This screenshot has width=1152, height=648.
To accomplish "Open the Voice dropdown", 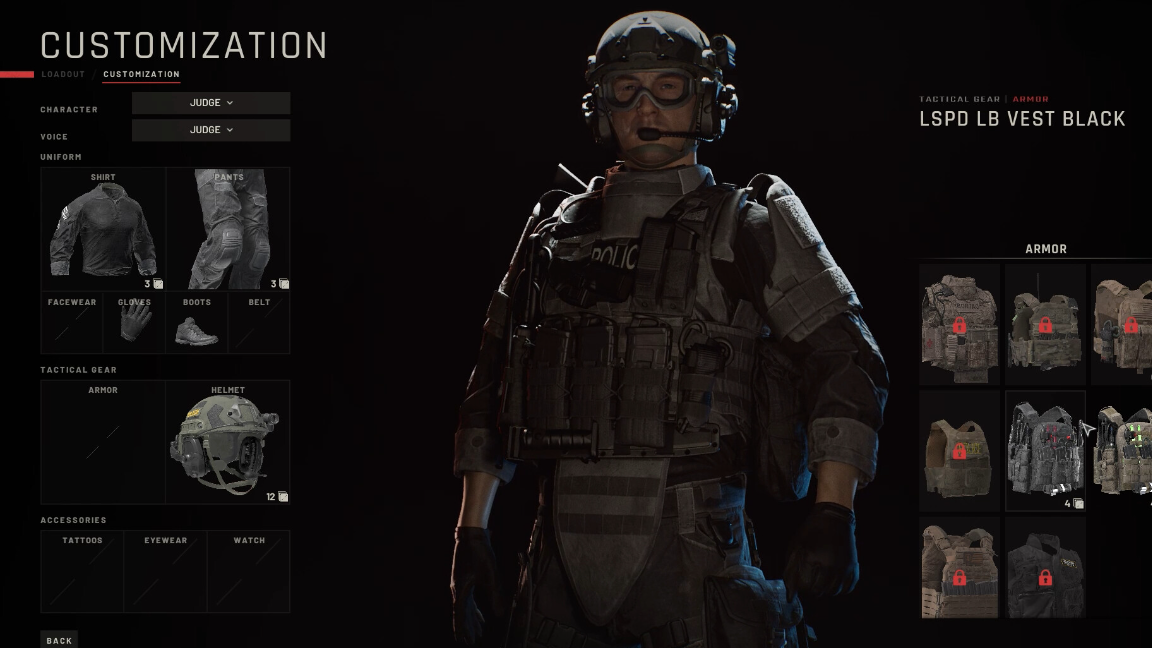I will pos(211,130).
